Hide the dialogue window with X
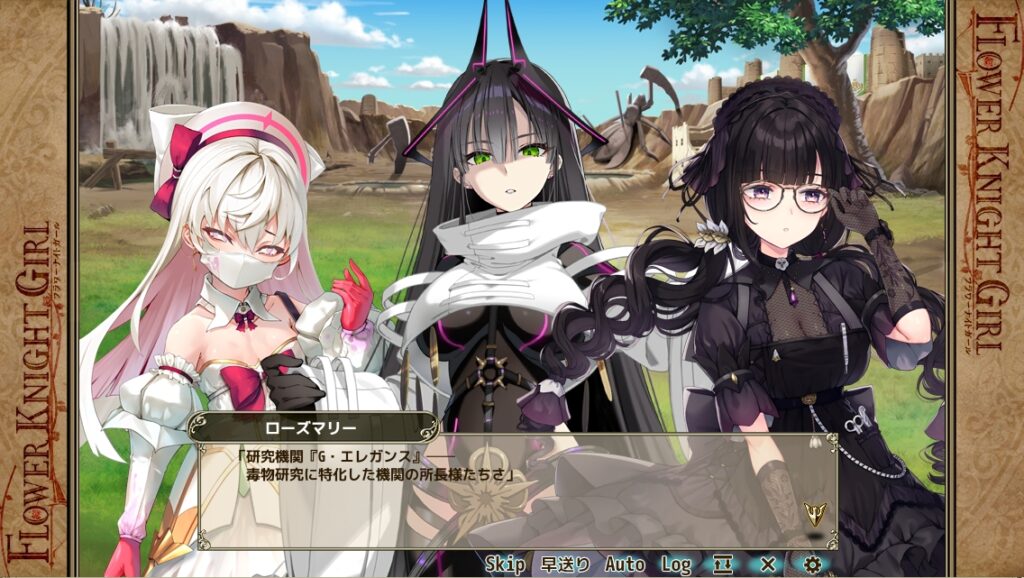The image size is (1024, 578). click(x=768, y=565)
